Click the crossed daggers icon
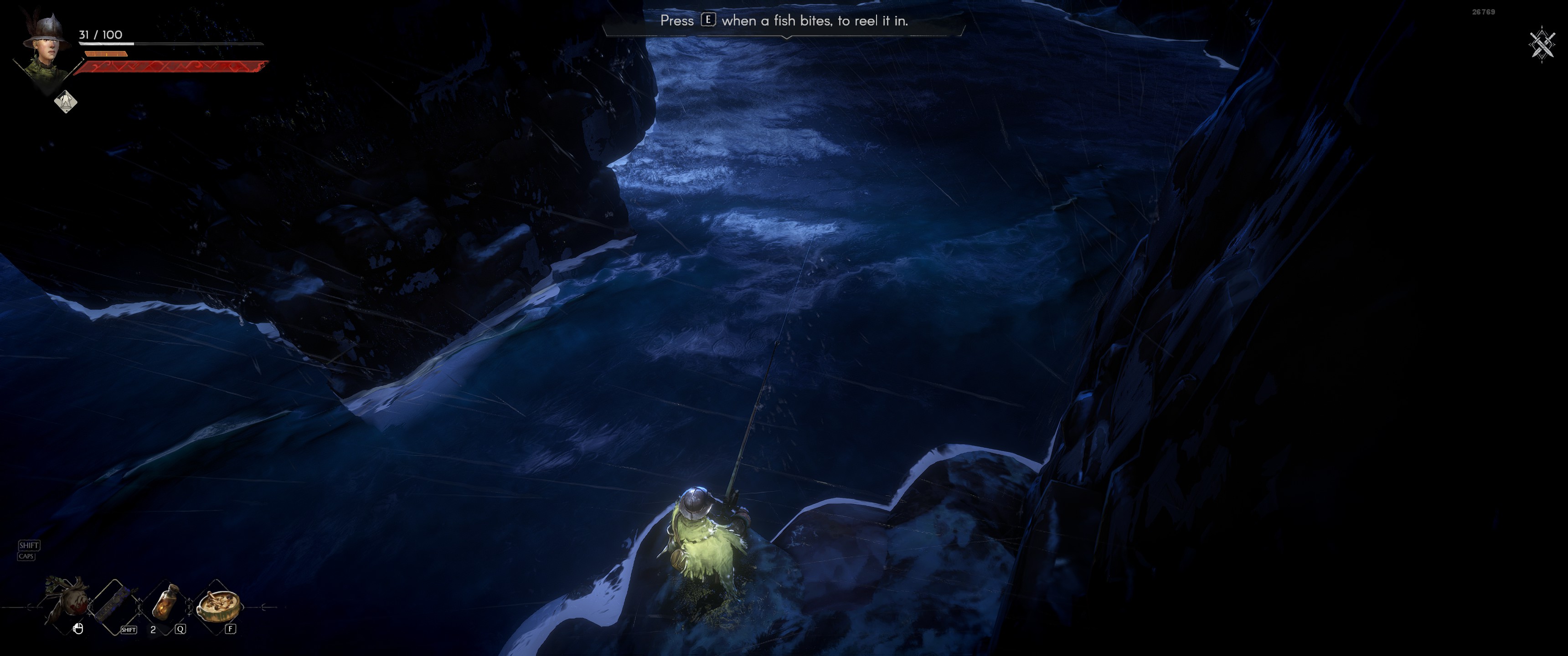This screenshot has height=656, width=1568. point(1542,44)
